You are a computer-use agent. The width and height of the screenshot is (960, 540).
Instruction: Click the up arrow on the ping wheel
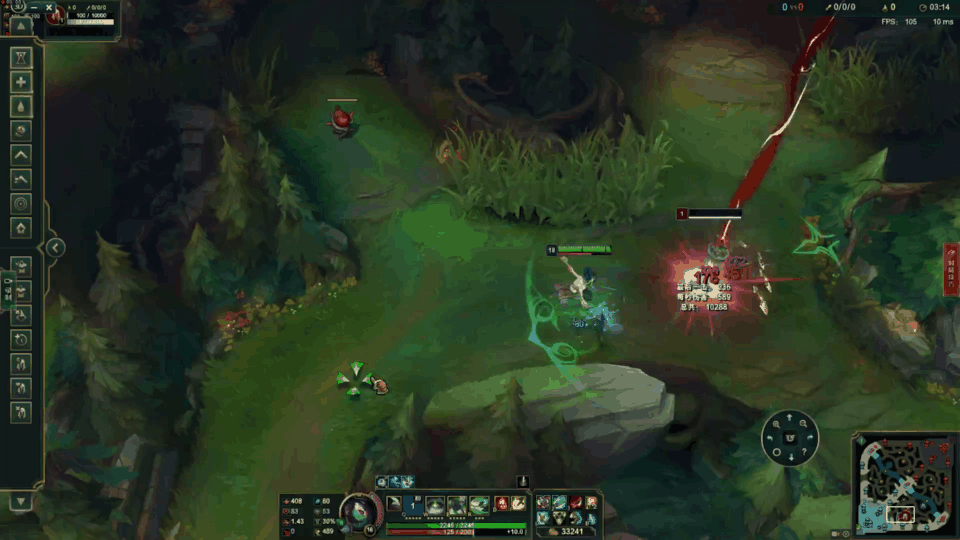(x=790, y=419)
